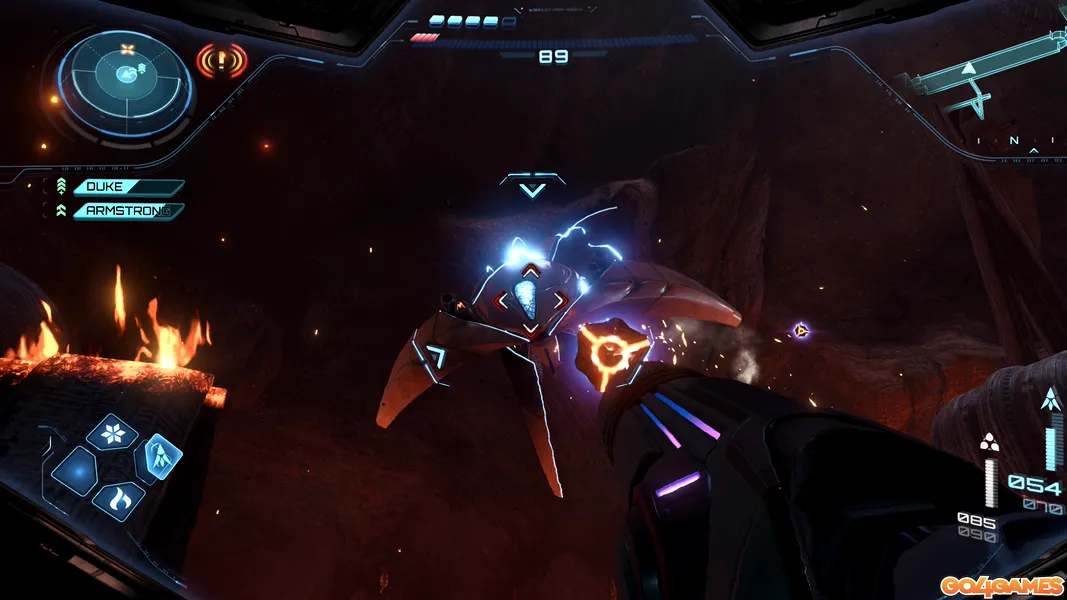This screenshot has width=1067, height=600.
Task: Select the blank glowing pentagon weapon slot
Action: [74, 470]
